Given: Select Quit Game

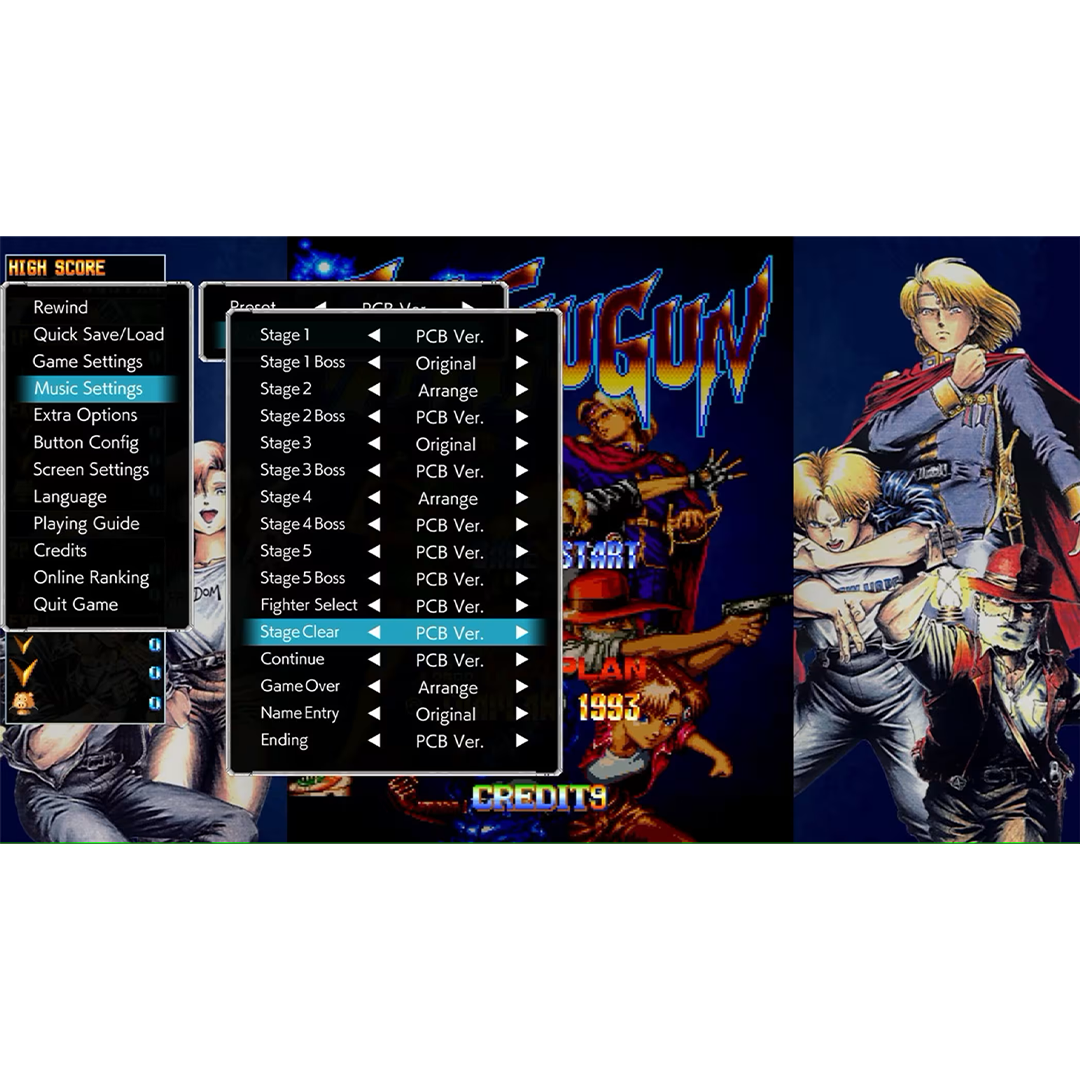Looking at the screenshot, I should point(76,604).
